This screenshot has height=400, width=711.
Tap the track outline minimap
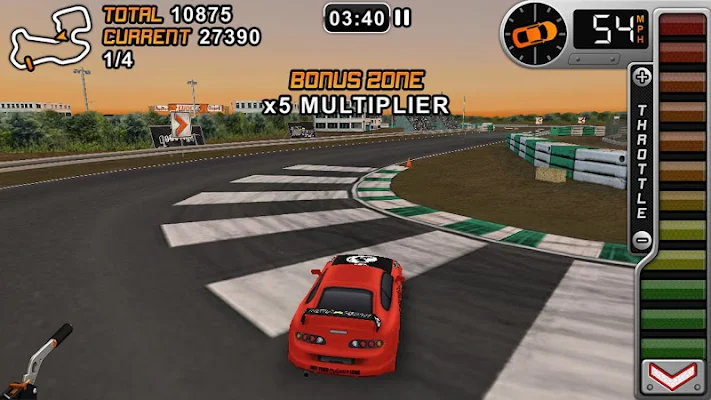47,38
